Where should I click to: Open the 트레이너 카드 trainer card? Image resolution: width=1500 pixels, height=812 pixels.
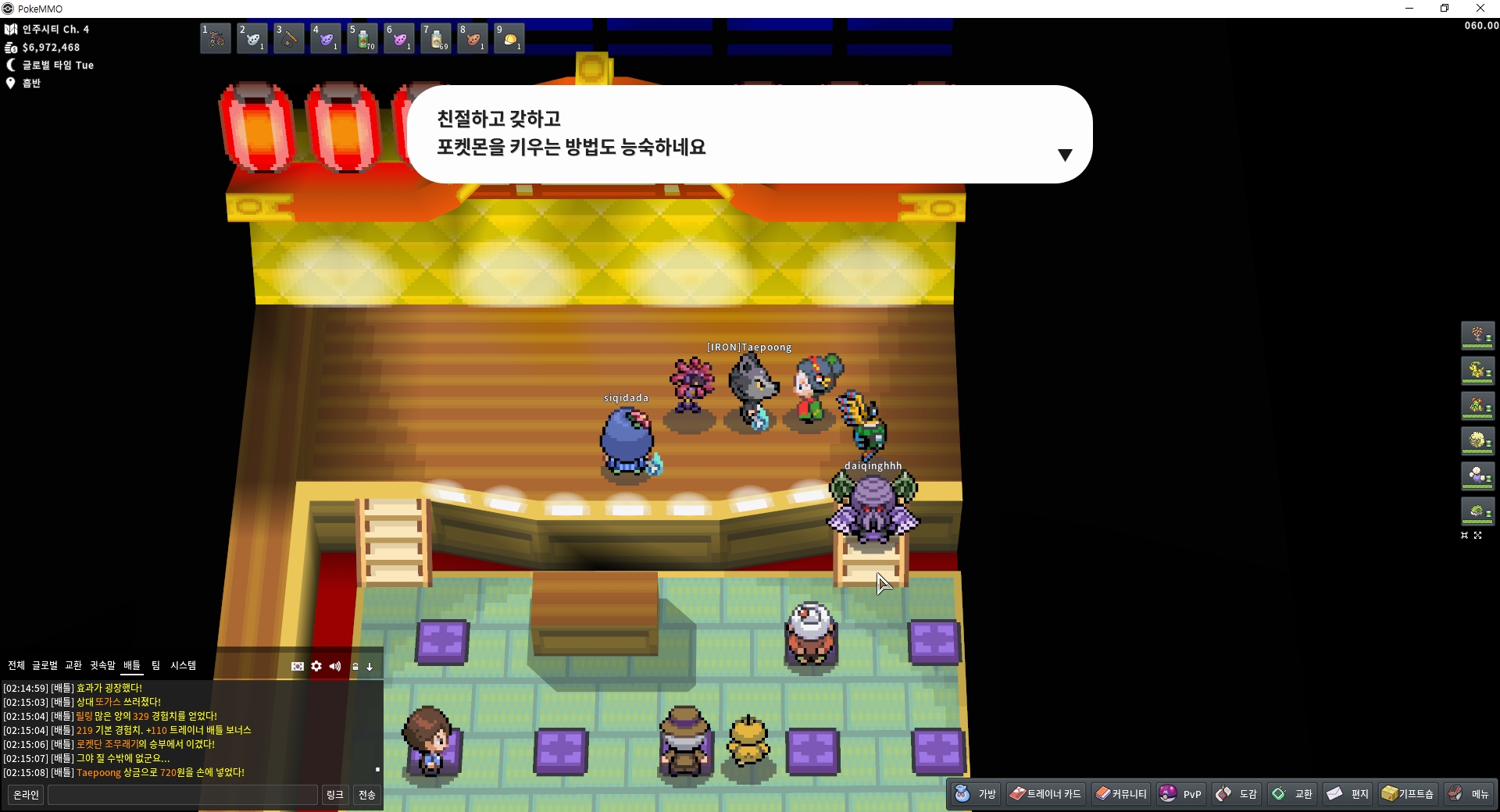(1045, 794)
